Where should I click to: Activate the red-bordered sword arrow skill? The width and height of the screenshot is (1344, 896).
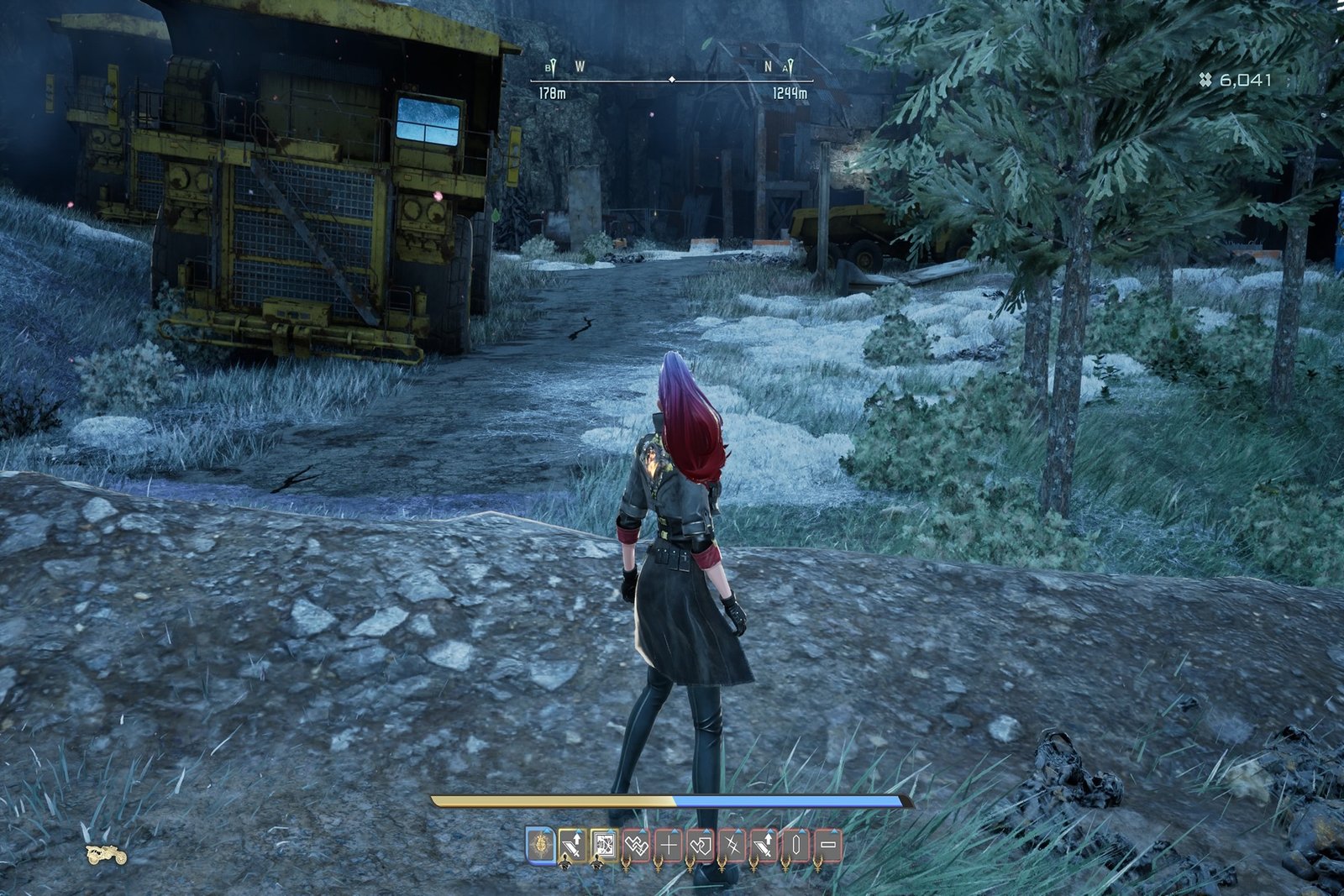[x=764, y=845]
